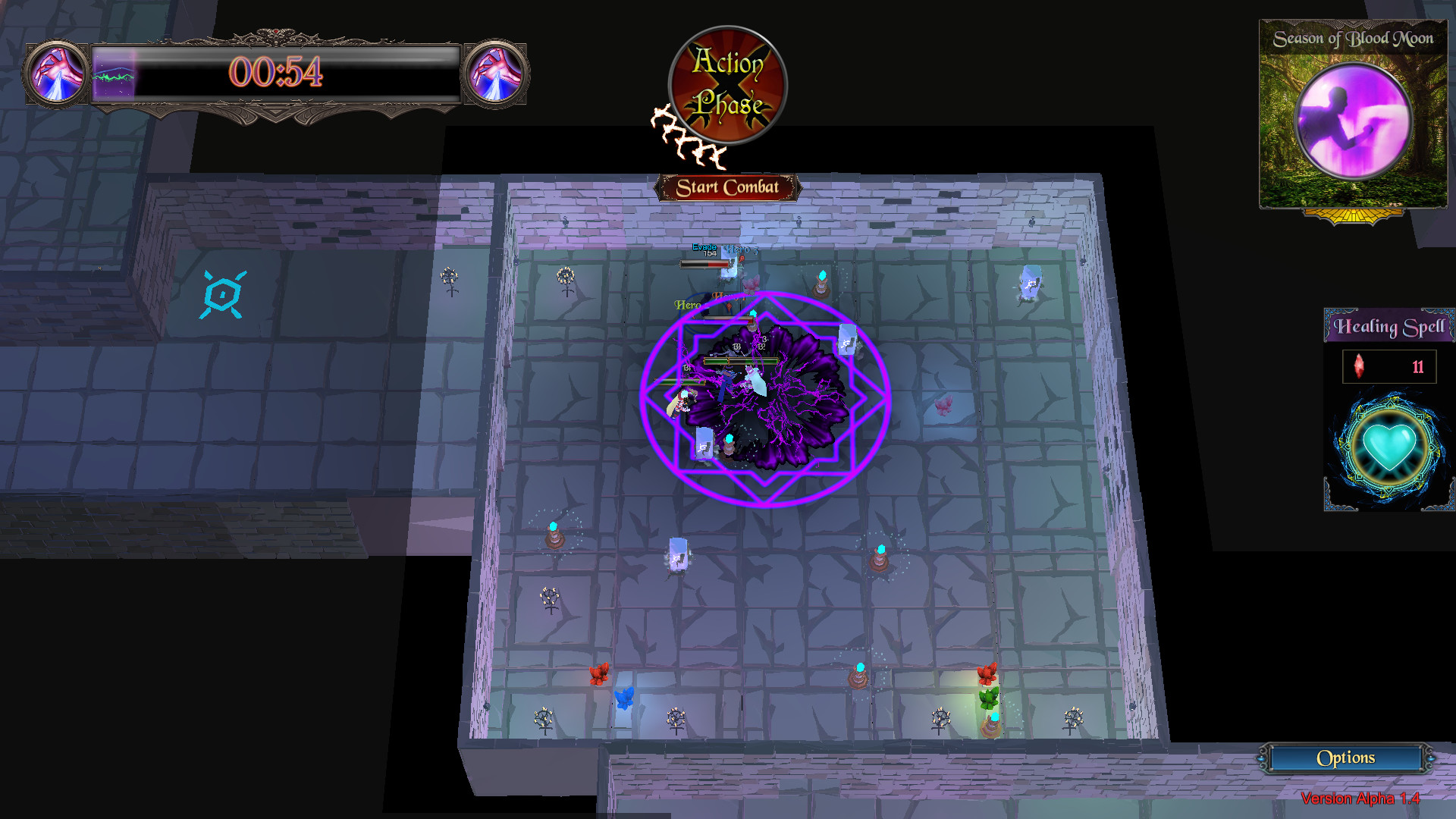Click the Start Combat button
The width and height of the screenshot is (1456, 819).
729,186
